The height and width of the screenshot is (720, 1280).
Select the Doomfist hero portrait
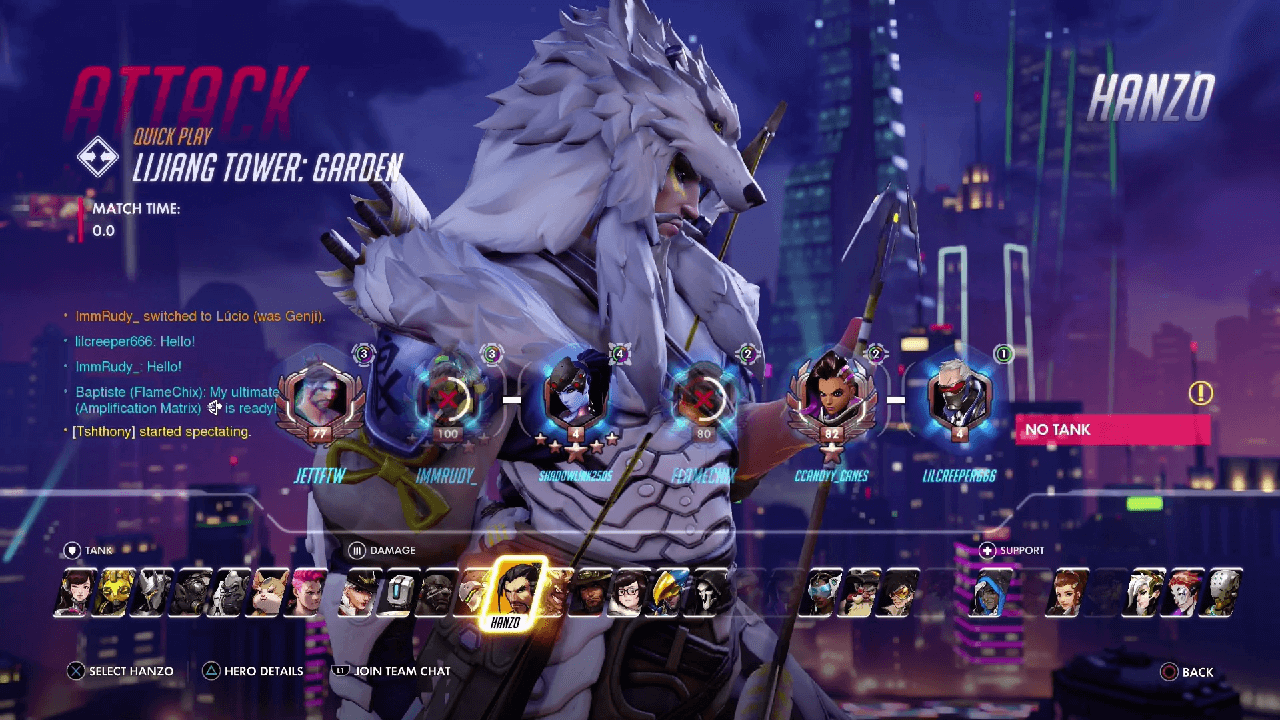436,592
